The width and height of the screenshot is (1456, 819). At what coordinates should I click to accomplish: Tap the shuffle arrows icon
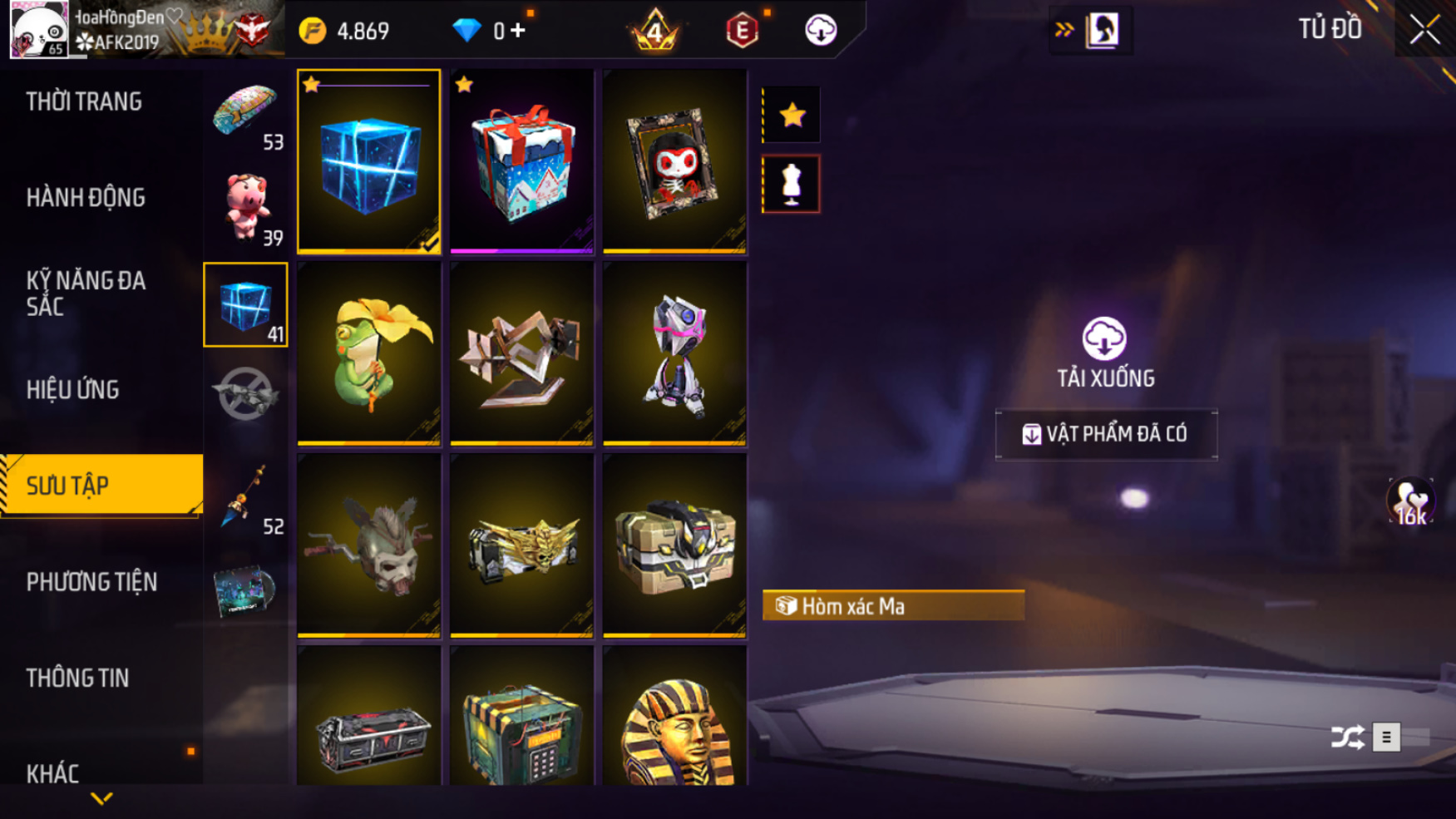1347,737
